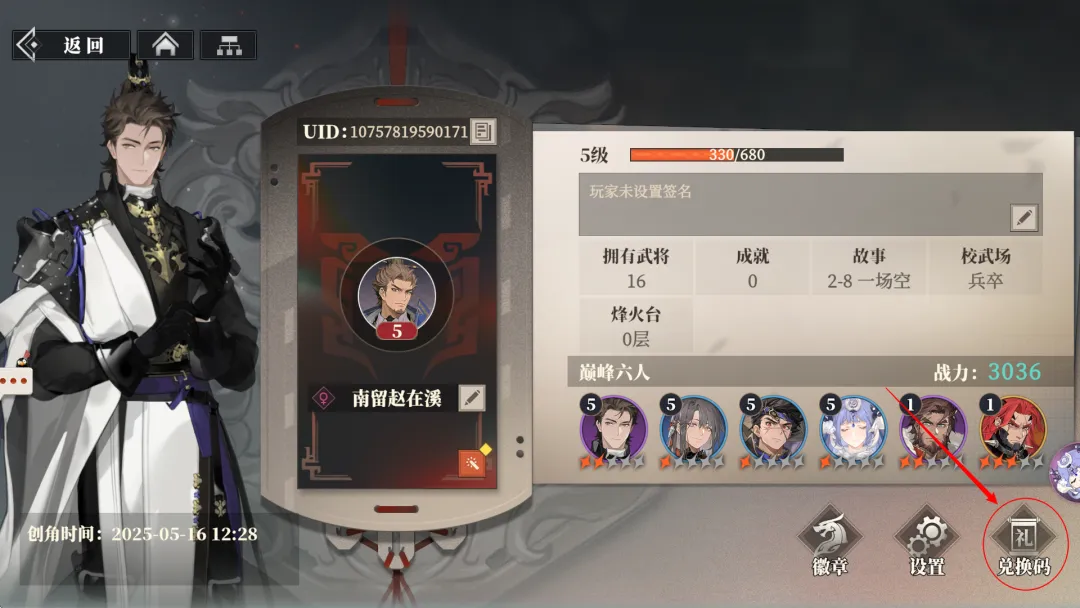The width and height of the screenshot is (1080, 608).
Task: Select the blue-haired hero in 巅峰六人
Action: click(x=853, y=428)
